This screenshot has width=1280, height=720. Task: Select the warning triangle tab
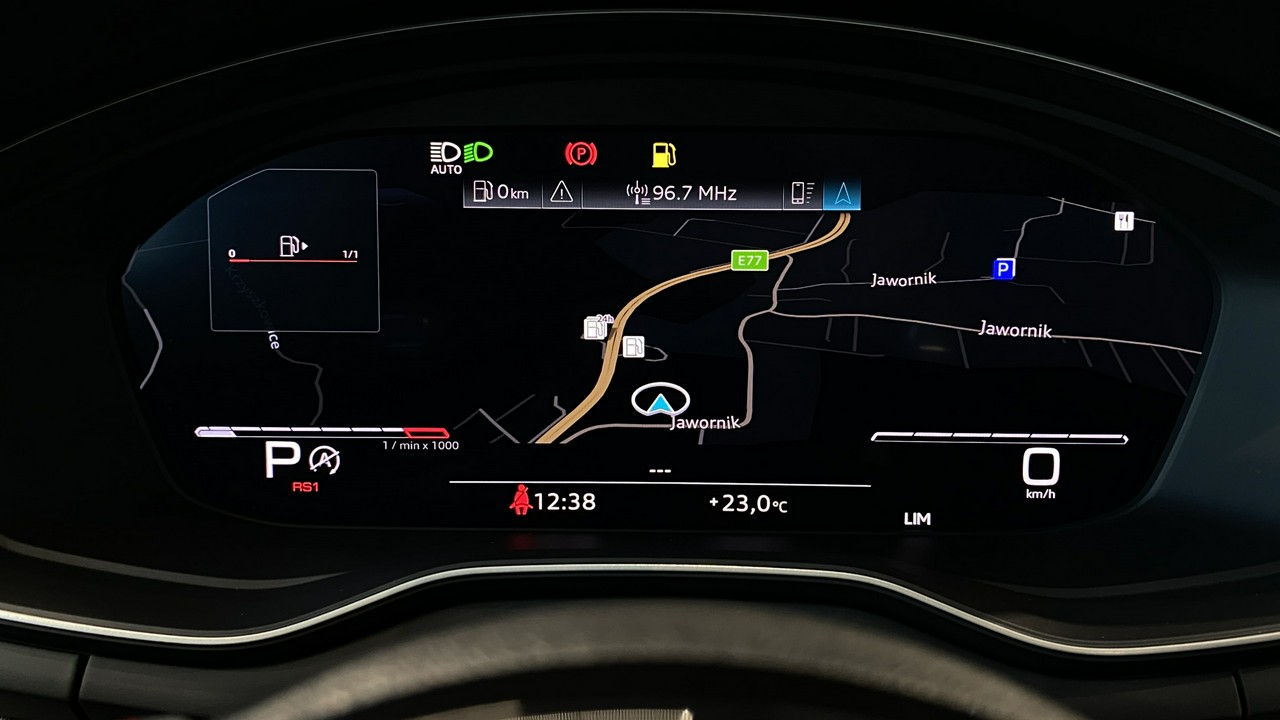(562, 192)
